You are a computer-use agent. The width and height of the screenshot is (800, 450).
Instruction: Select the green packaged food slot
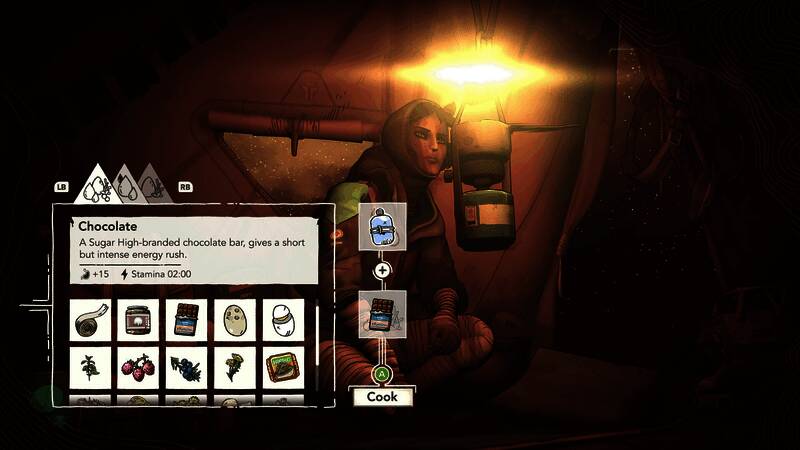coord(283,367)
